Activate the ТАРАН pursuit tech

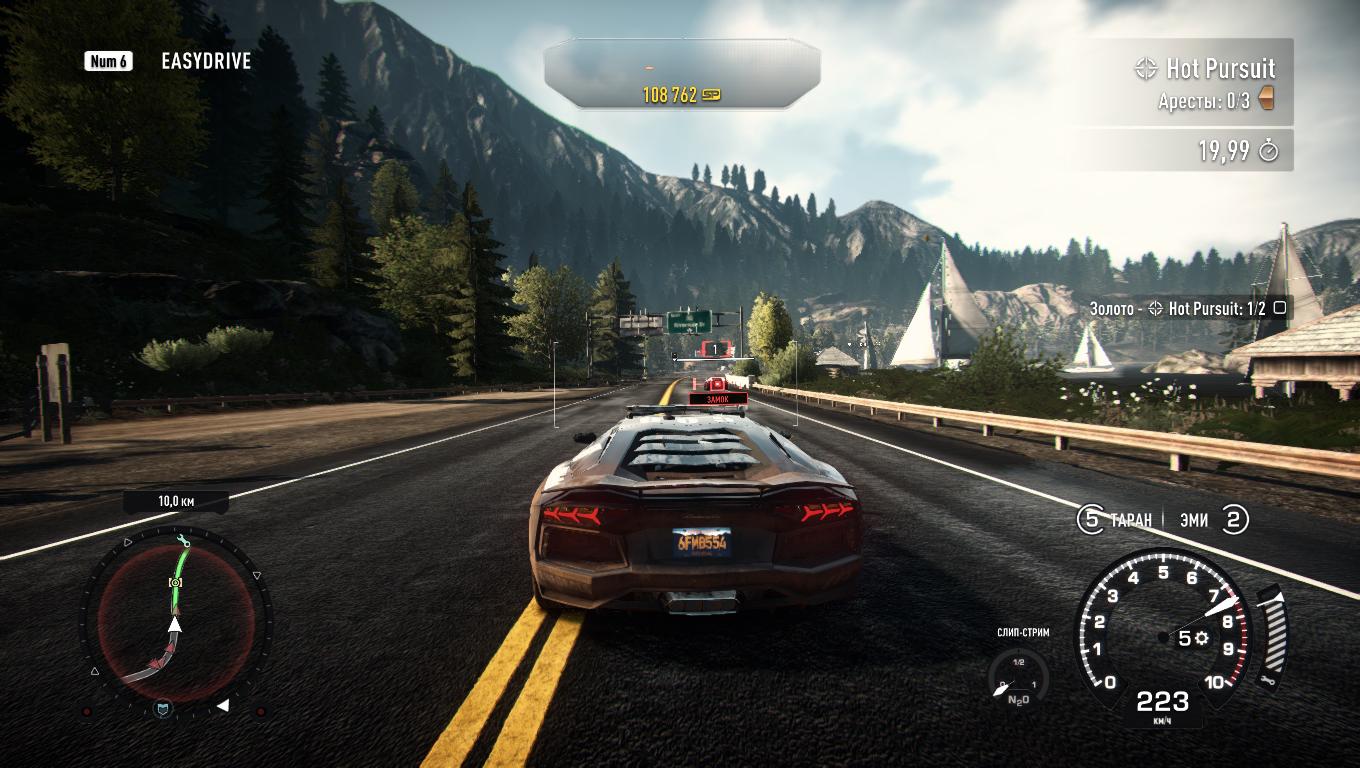click(1114, 520)
